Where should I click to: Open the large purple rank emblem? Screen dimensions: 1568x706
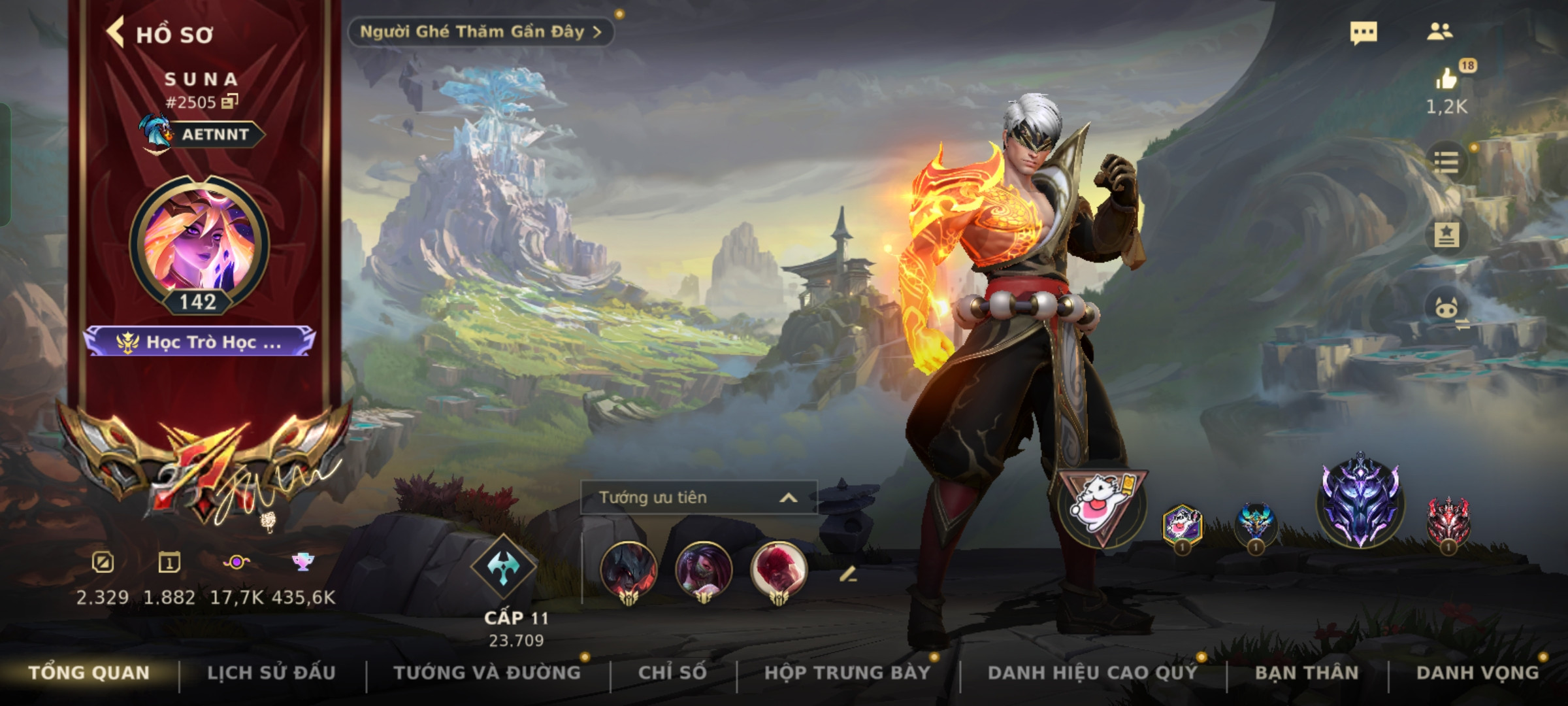pyautogui.click(x=1360, y=502)
